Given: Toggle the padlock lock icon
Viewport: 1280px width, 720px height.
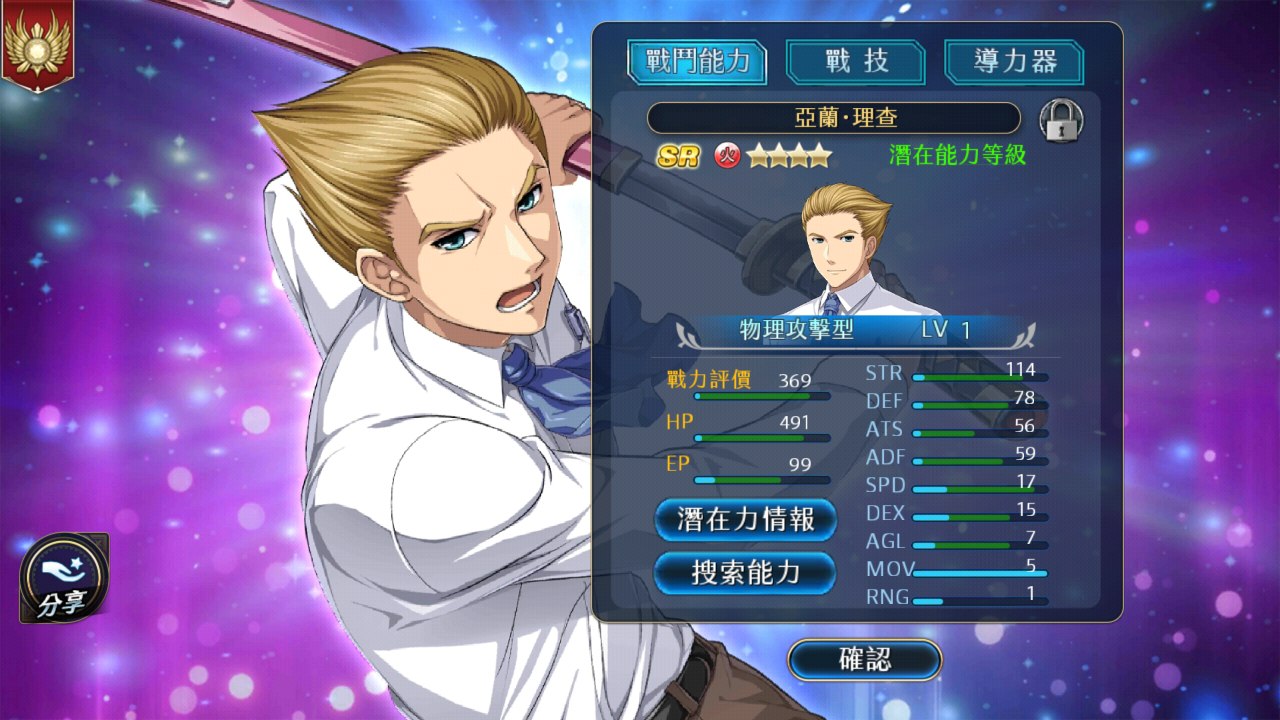Looking at the screenshot, I should [x=1061, y=120].
